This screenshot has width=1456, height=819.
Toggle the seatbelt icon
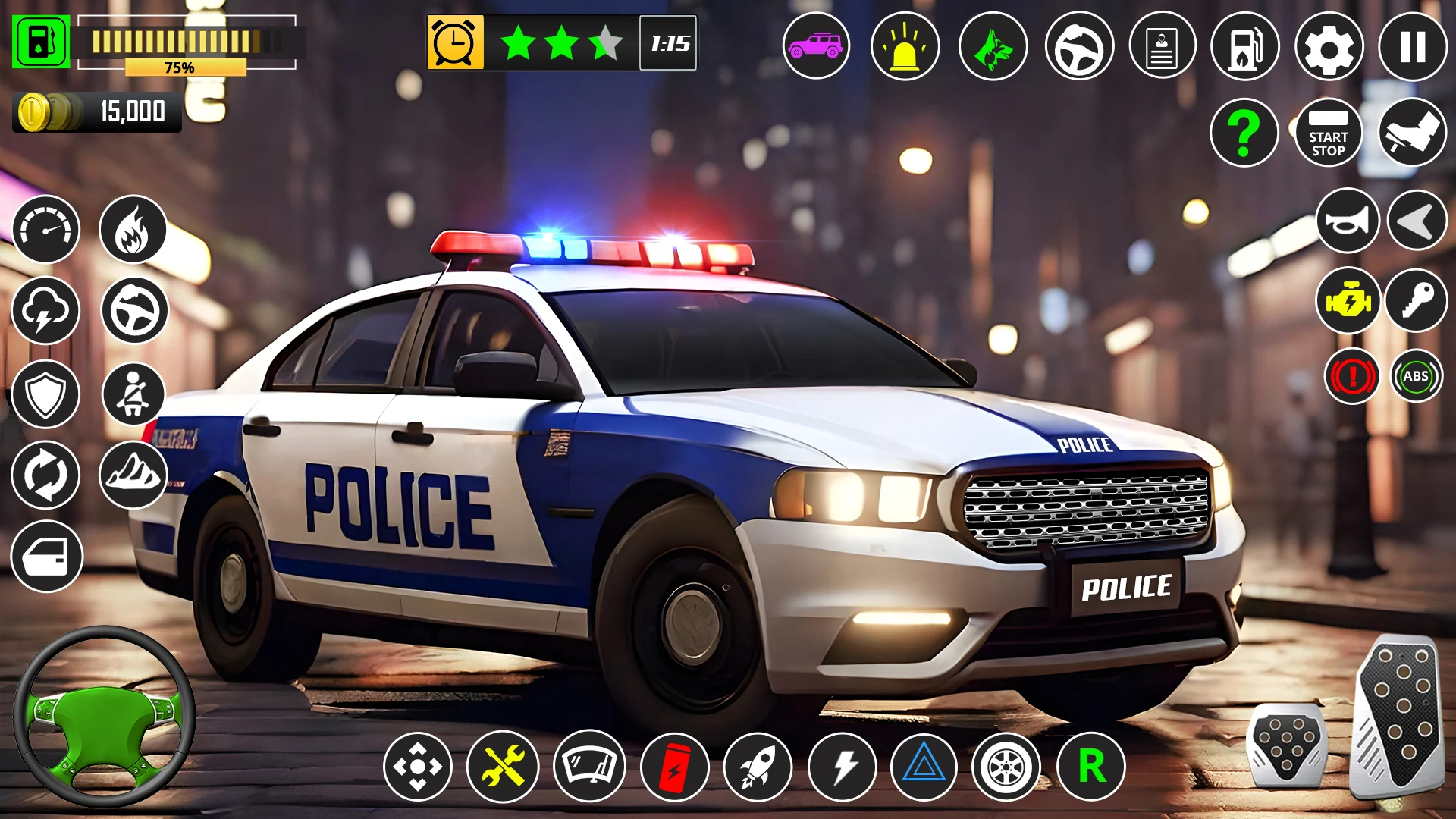pos(133,394)
